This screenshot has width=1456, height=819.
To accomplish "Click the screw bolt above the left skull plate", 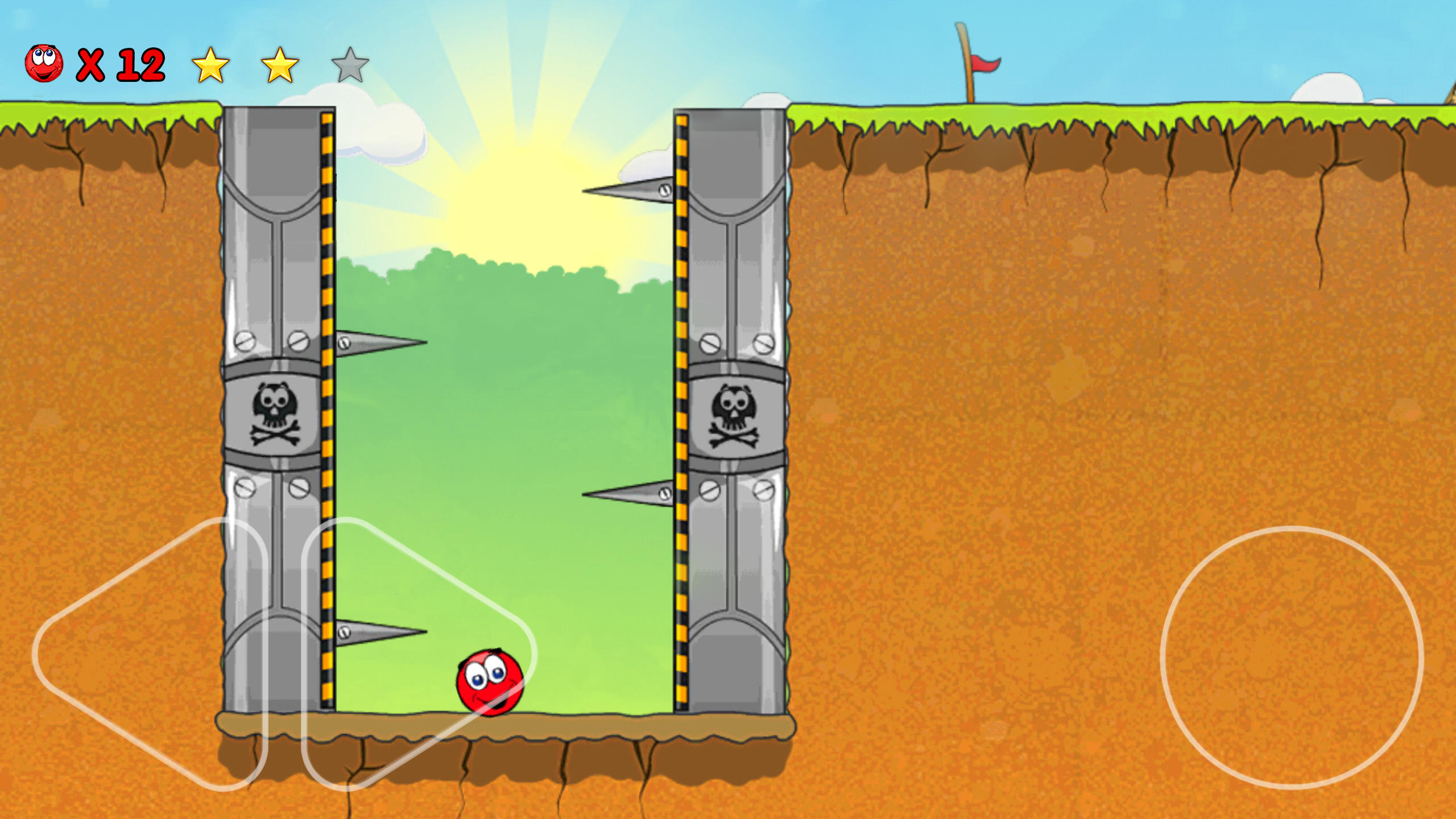I will pyautogui.click(x=246, y=340).
